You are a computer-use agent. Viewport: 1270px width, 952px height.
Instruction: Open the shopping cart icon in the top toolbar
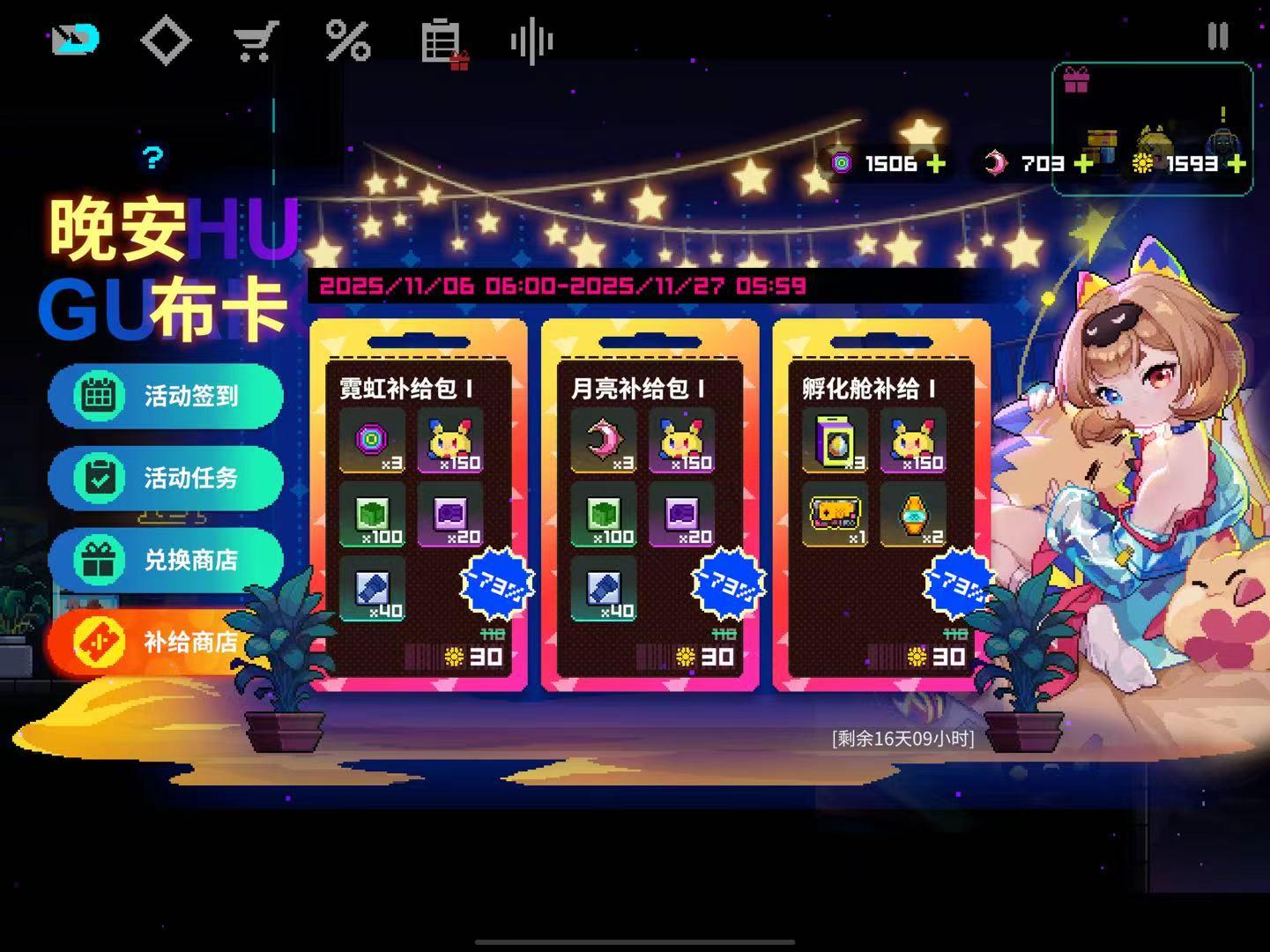tap(255, 38)
